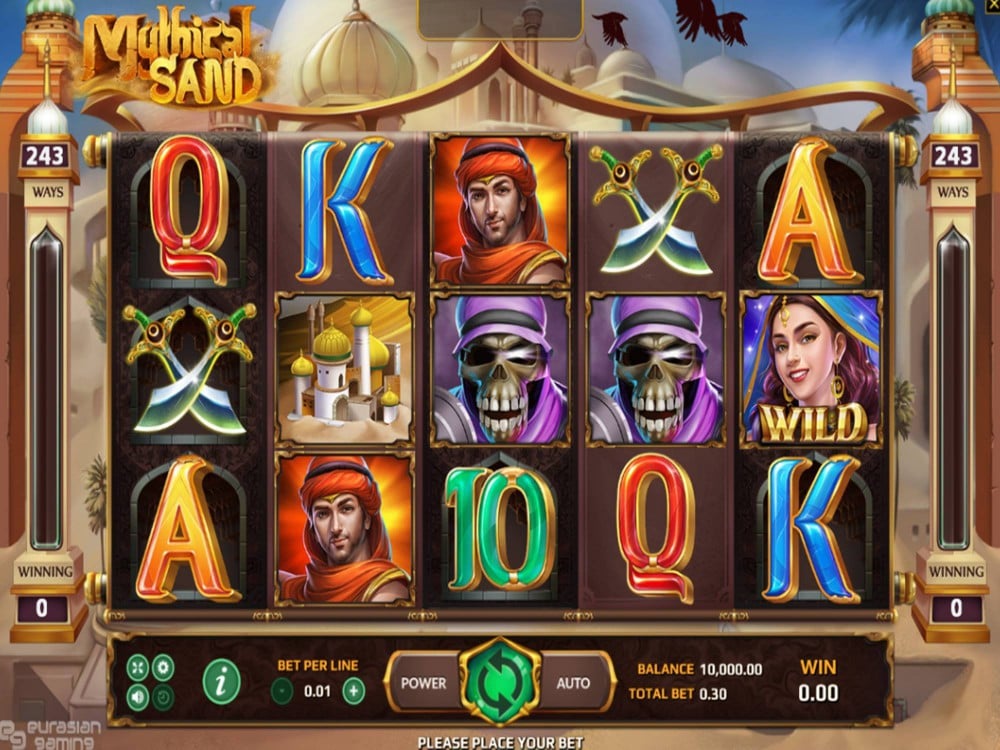
Task: Open the gear settings
Action: (x=163, y=667)
